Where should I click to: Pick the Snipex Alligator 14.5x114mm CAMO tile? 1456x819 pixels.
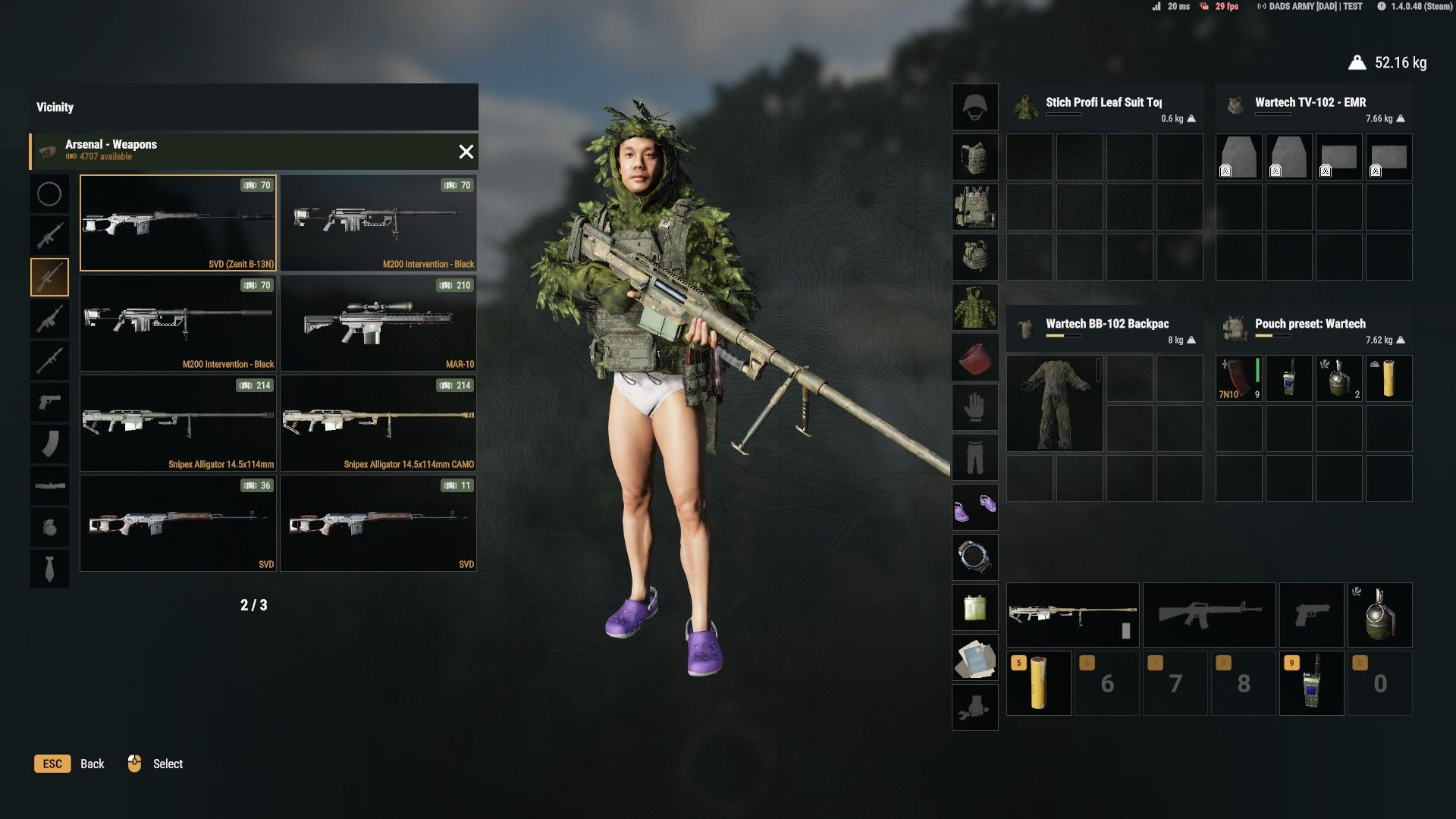tap(378, 423)
